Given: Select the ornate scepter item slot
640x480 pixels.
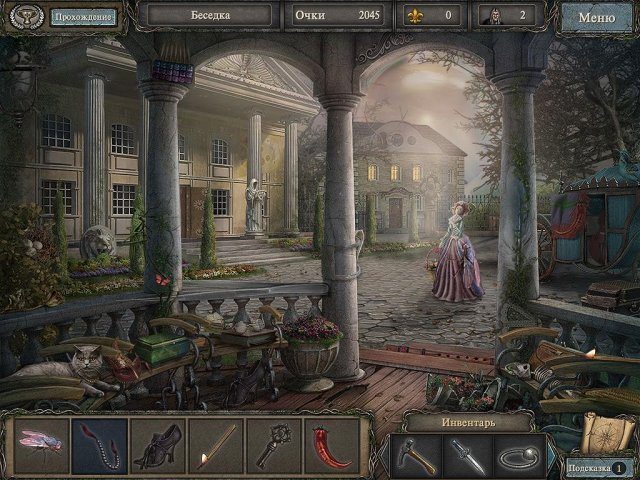Looking at the screenshot, I should click(272, 445).
